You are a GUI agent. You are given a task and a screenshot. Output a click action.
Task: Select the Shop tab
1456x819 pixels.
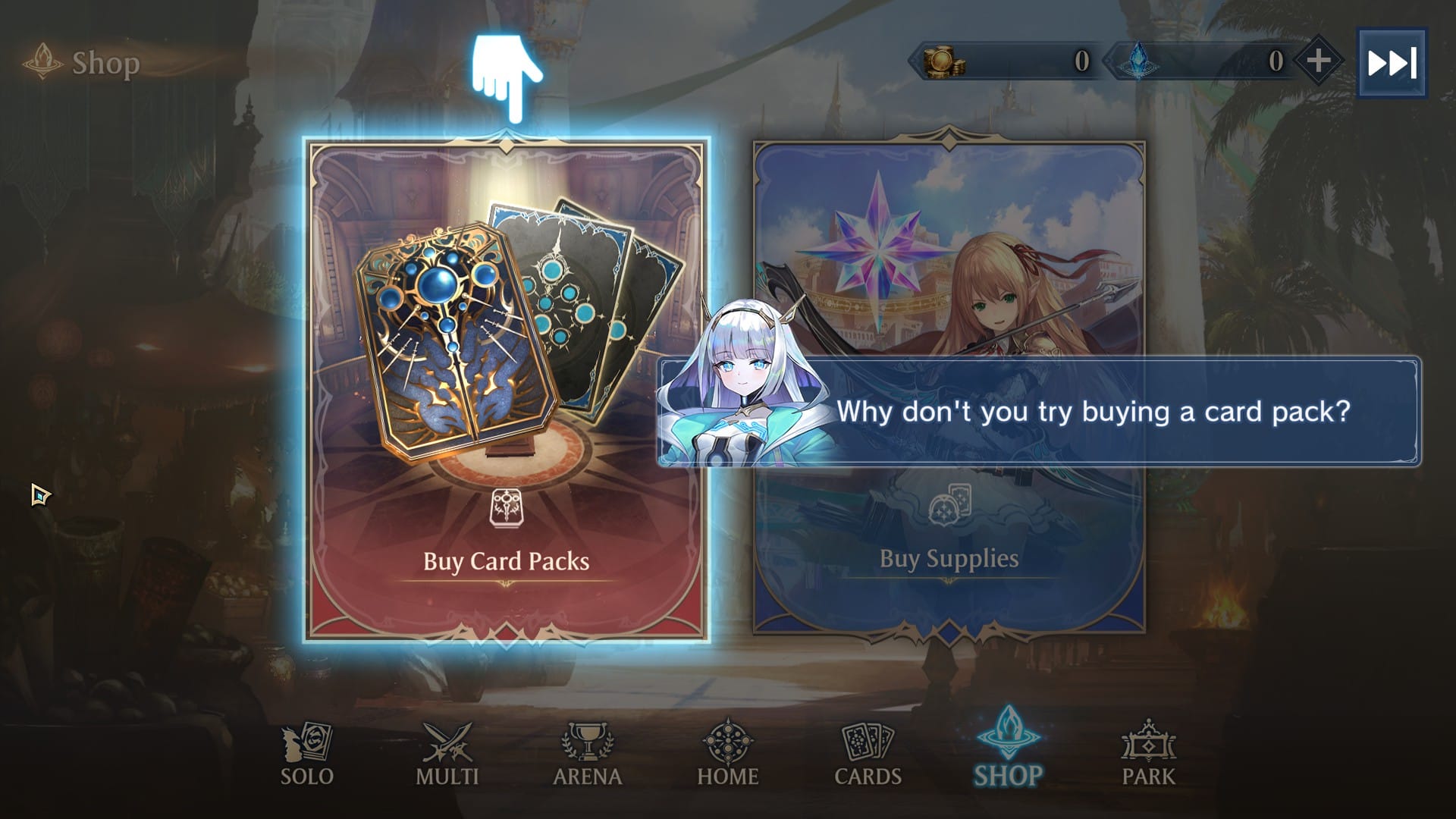click(1008, 754)
